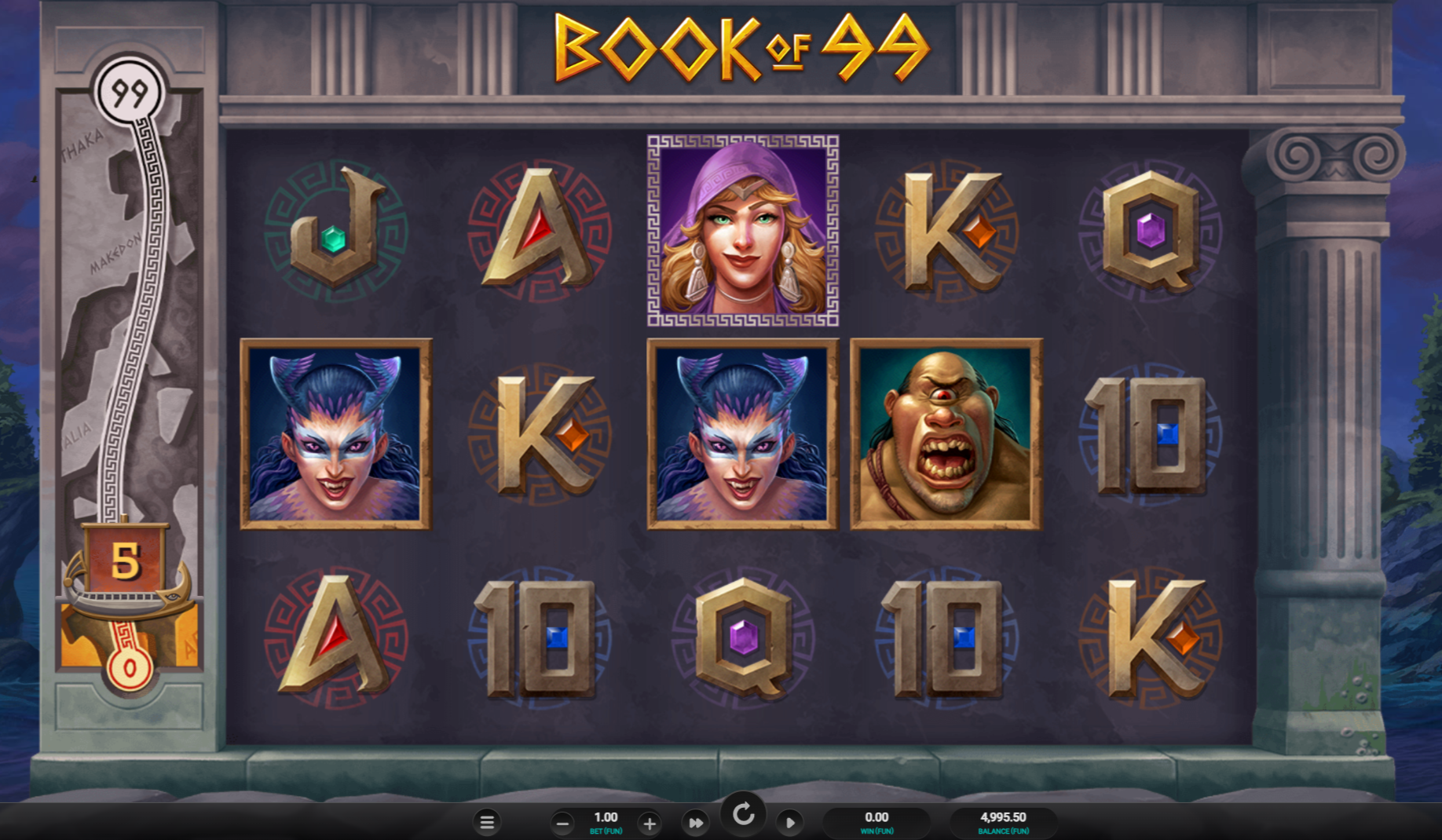Toggle the fast-forward turbo spin button
1442x840 pixels.
695,823
